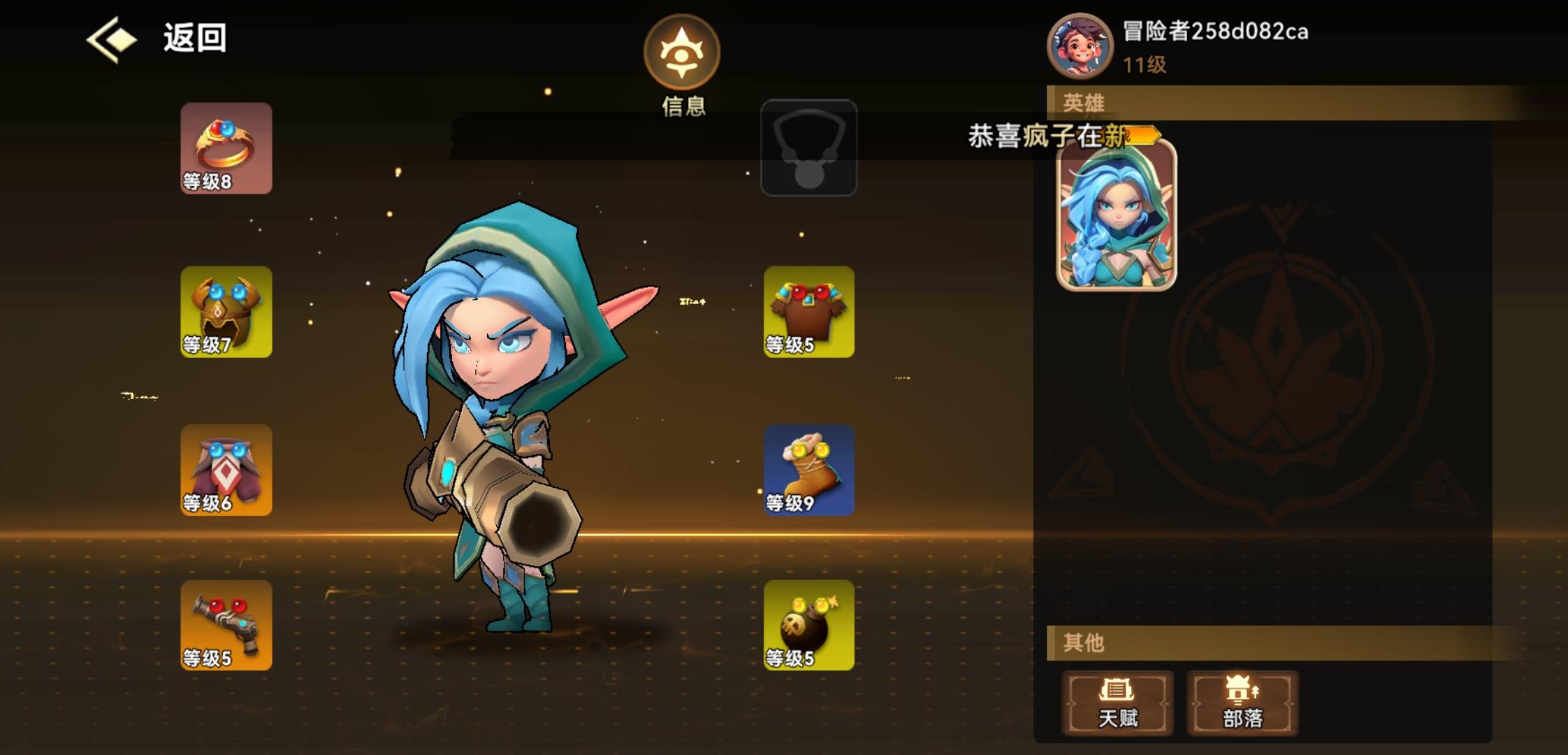Select the level 8 ring equipment slot
The height and width of the screenshot is (755, 1568).
tap(225, 149)
